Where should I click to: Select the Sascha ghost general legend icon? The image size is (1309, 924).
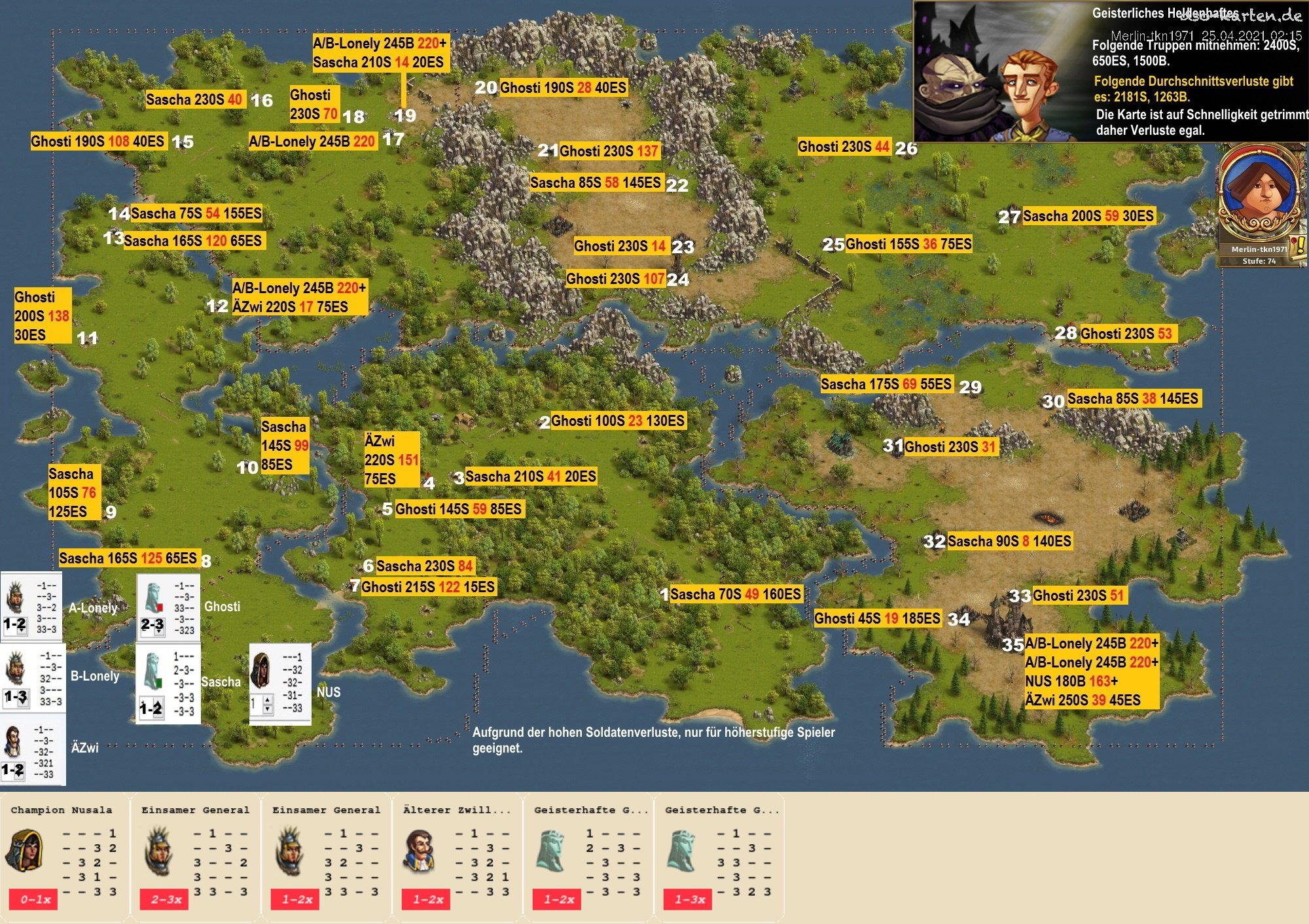click(x=152, y=671)
